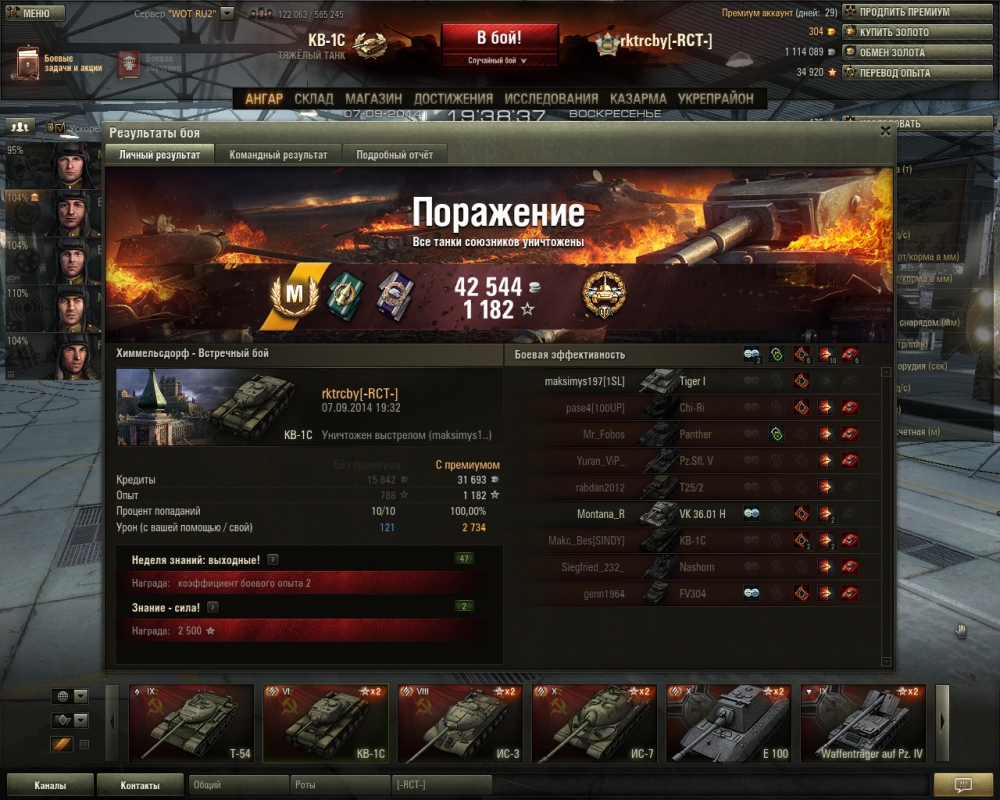The height and width of the screenshot is (800, 1000).
Task: Open the МЕНЮ button
Action: [35, 14]
